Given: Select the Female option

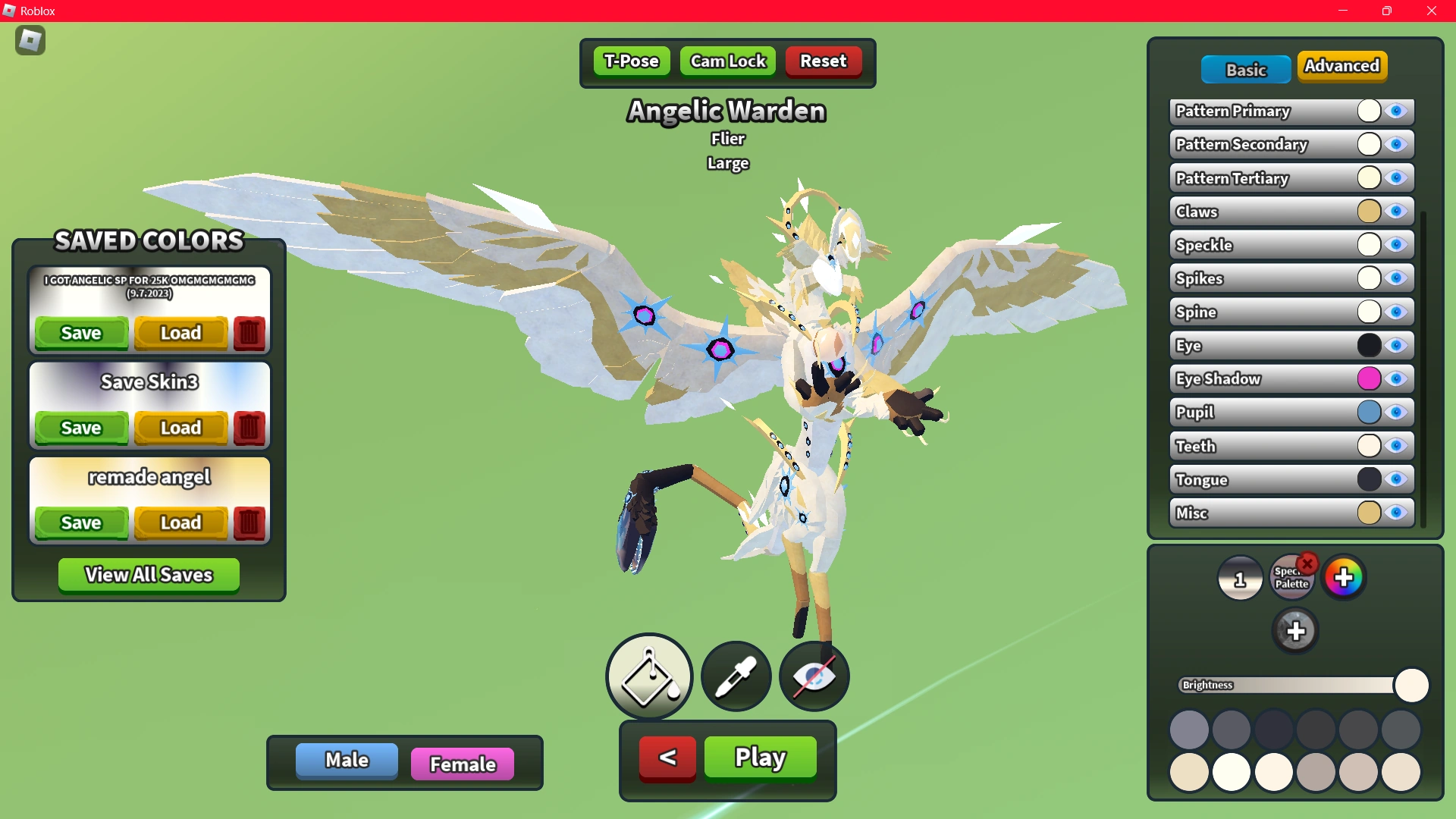Looking at the screenshot, I should (462, 764).
